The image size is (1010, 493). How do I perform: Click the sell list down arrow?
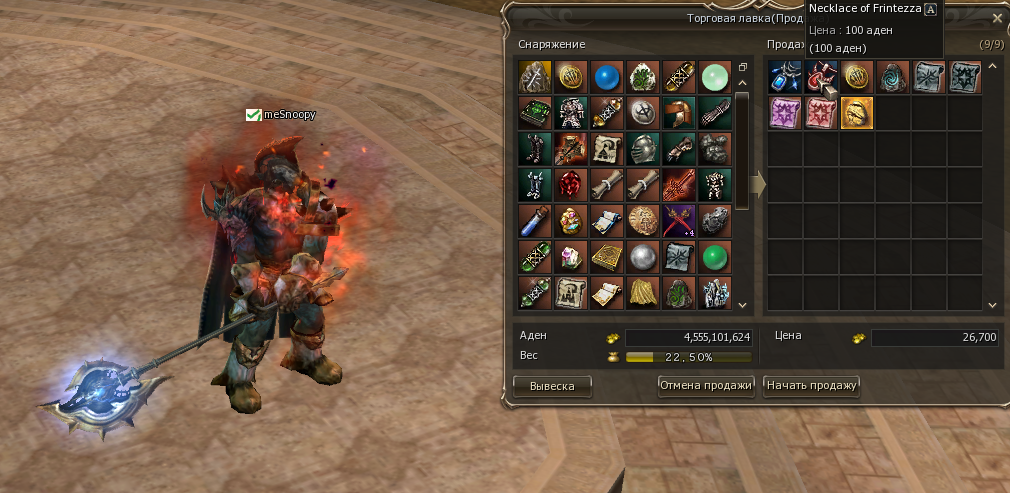pos(992,304)
